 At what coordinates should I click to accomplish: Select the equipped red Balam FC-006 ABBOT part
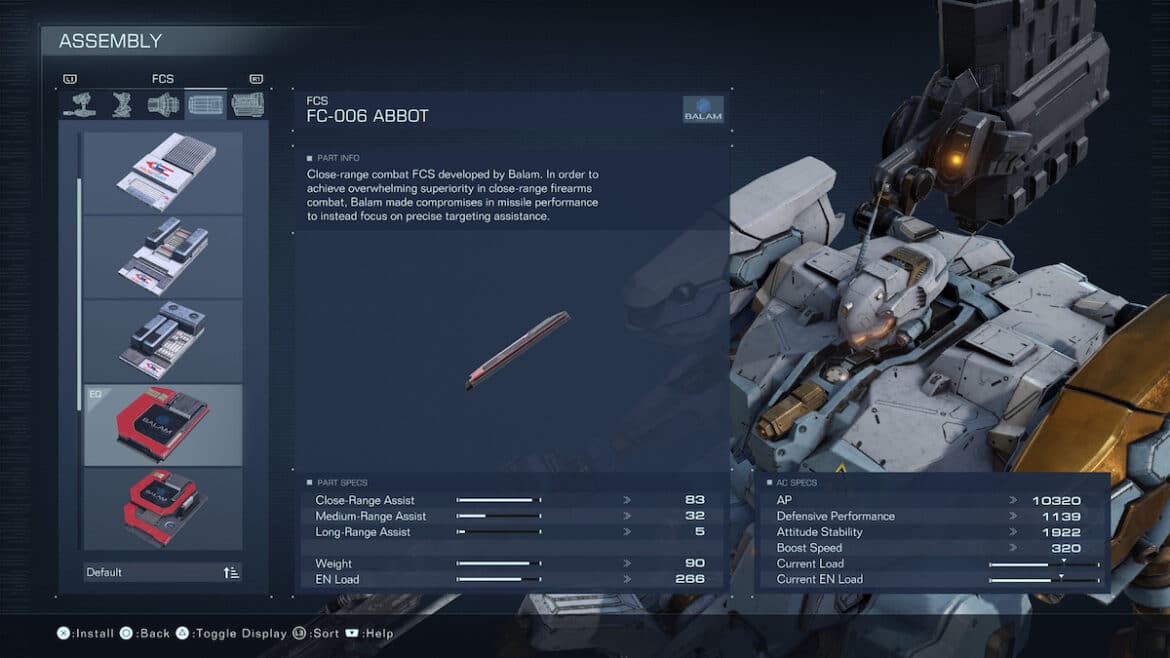[163, 425]
